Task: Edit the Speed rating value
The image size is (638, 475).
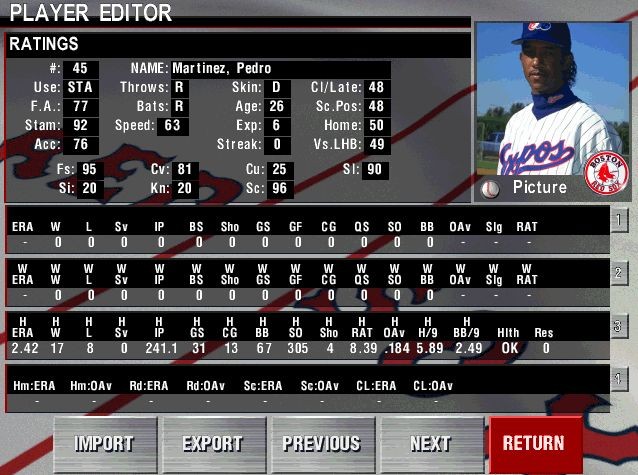Action: [172, 126]
